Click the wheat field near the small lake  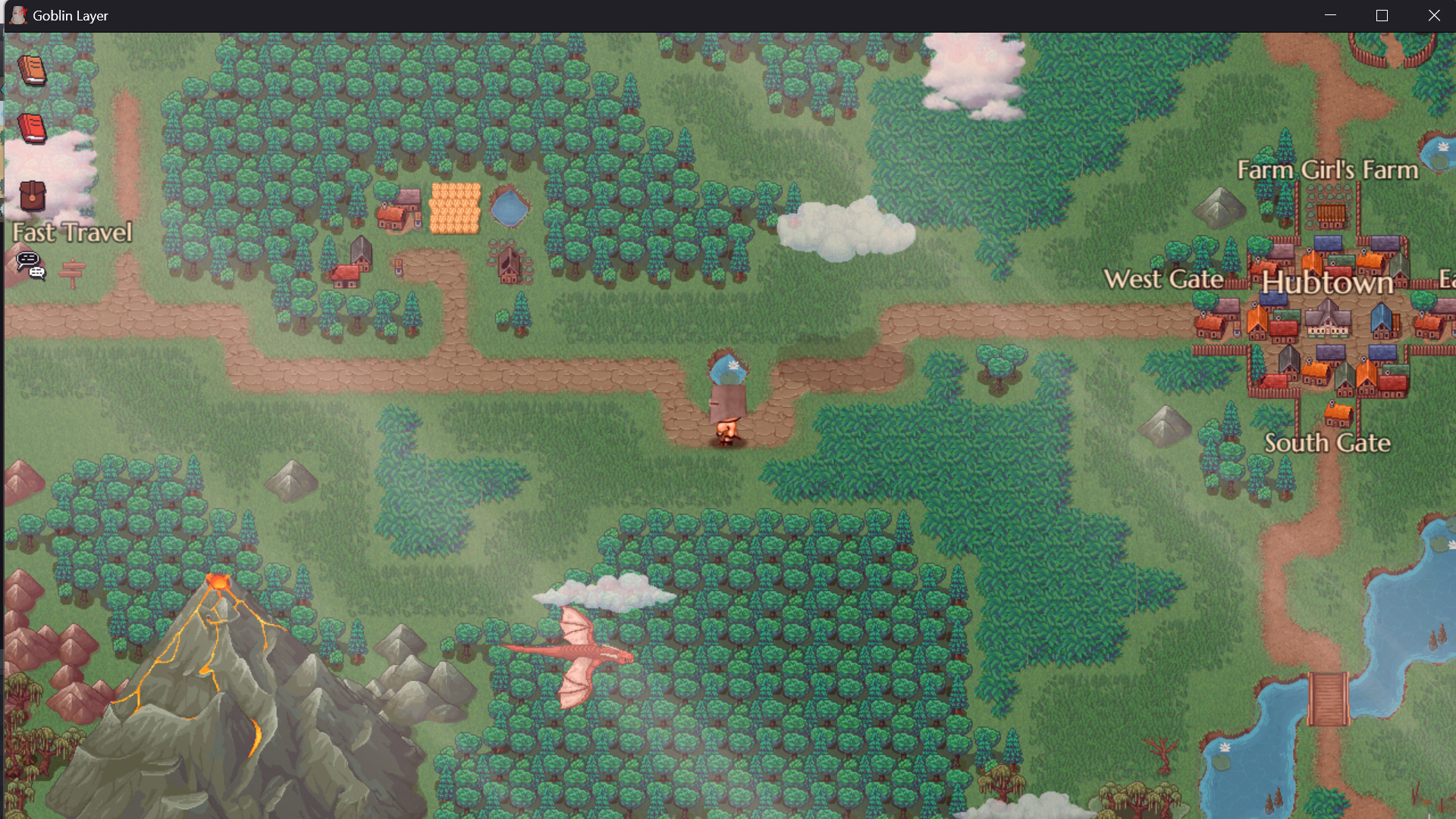coord(453,206)
